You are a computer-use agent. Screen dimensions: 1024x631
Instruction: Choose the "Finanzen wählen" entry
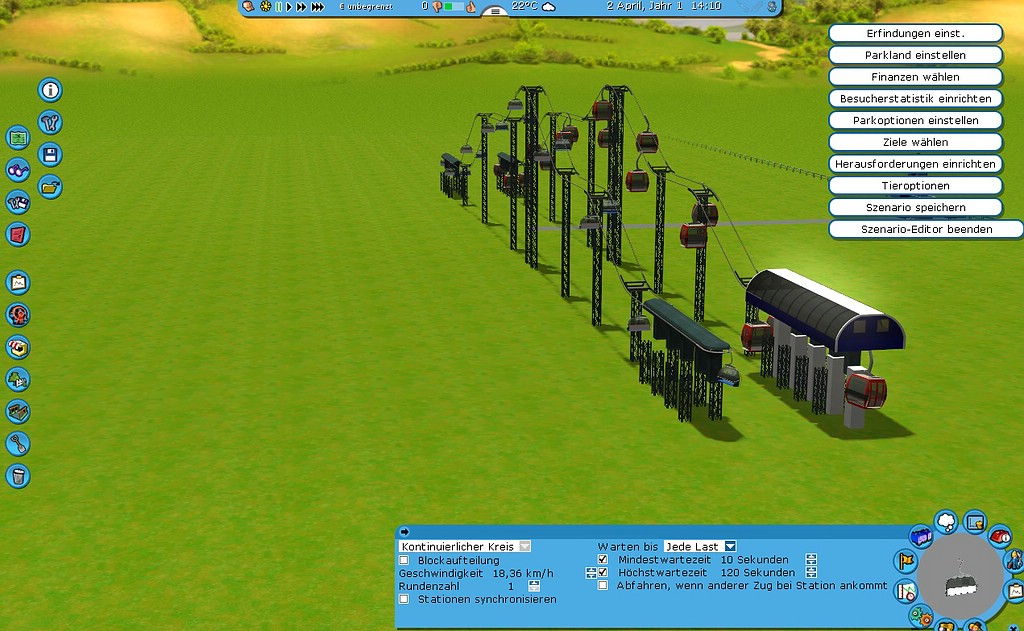(915, 77)
